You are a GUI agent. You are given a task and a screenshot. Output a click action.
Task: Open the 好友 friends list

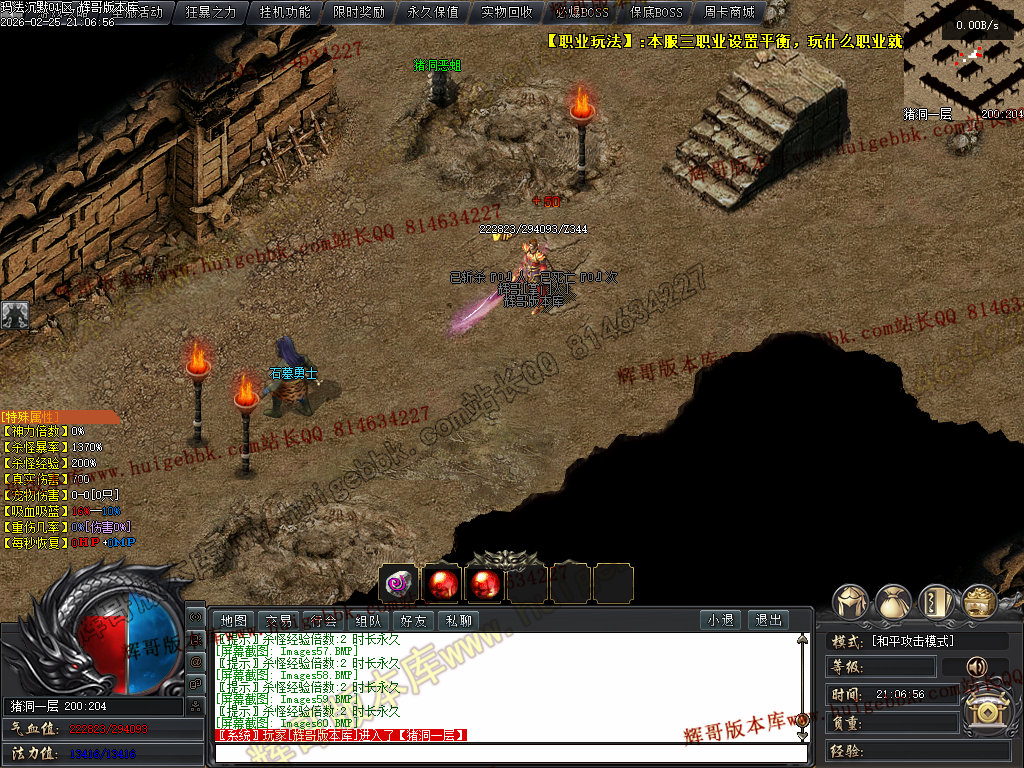pyautogui.click(x=414, y=621)
